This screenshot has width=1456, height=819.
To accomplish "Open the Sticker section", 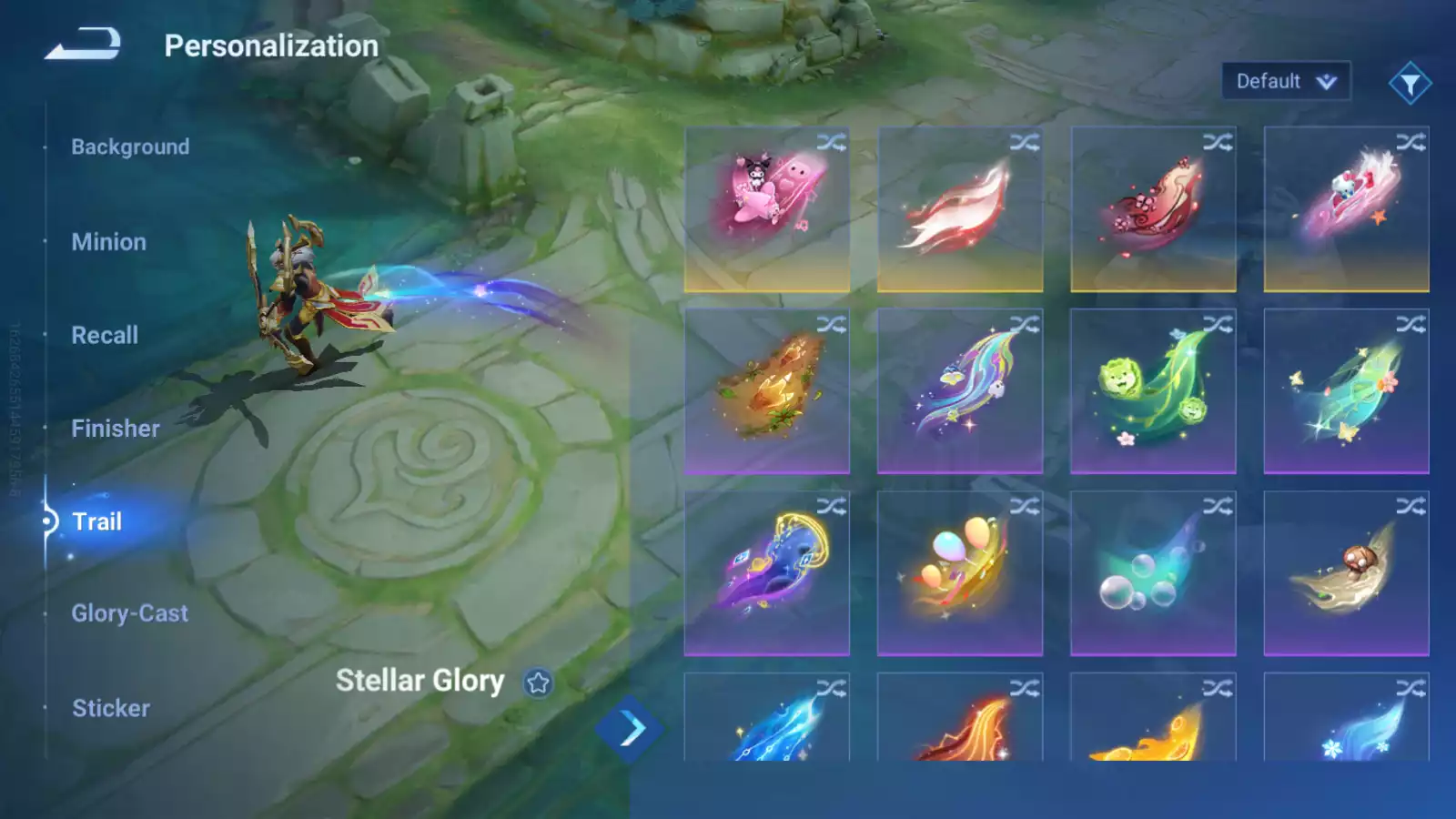I will click(x=110, y=708).
